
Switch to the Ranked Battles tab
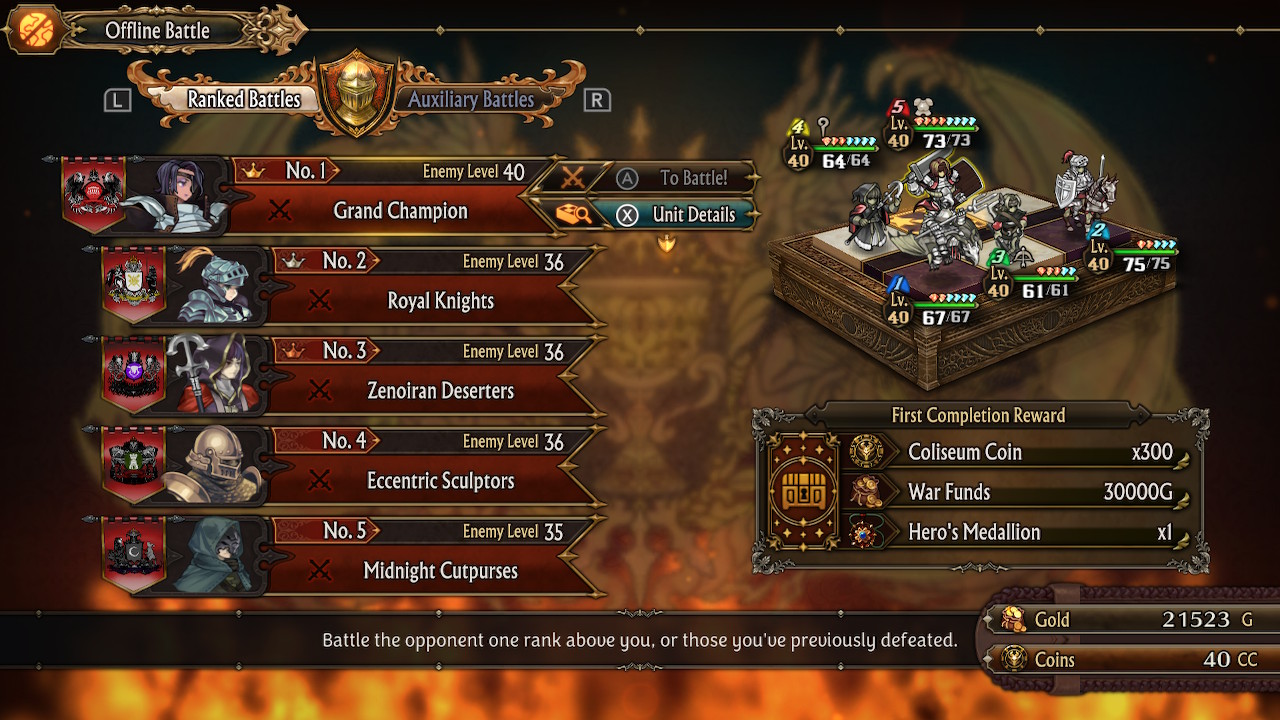(x=244, y=99)
